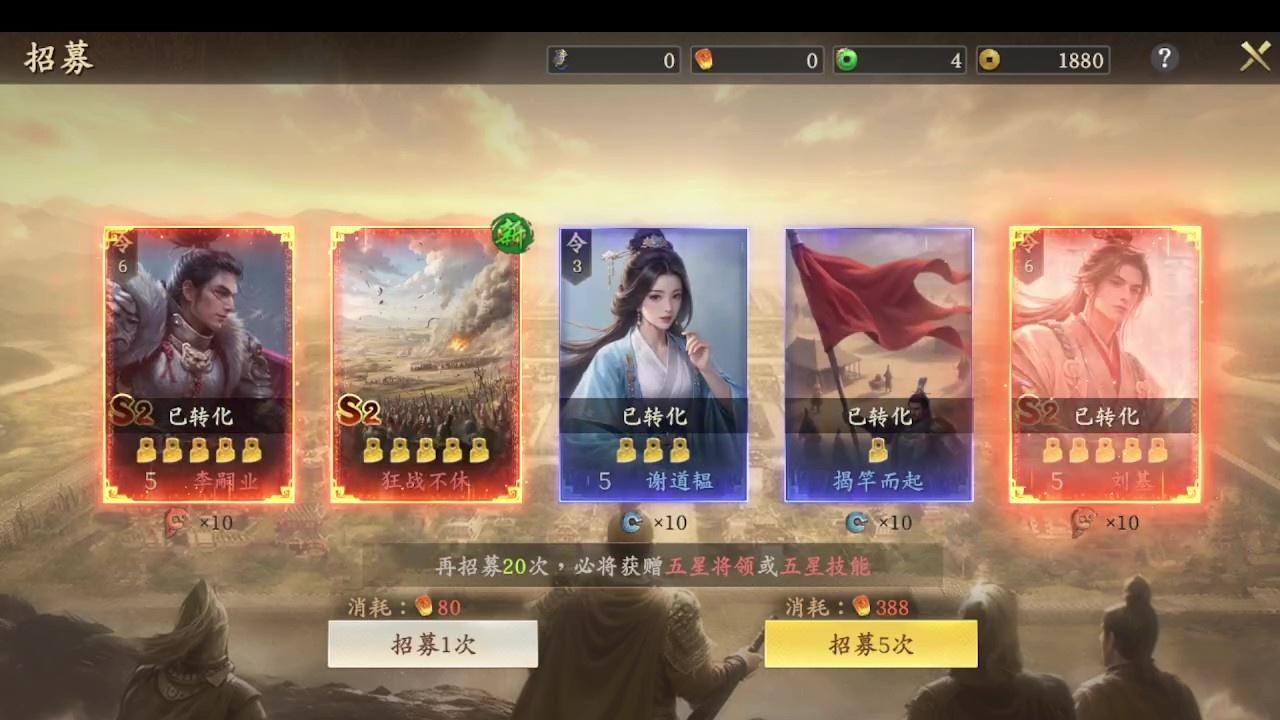1280x720 pixels.
Task: Click the star rating row on 谢道韫 card
Action: pos(655,450)
